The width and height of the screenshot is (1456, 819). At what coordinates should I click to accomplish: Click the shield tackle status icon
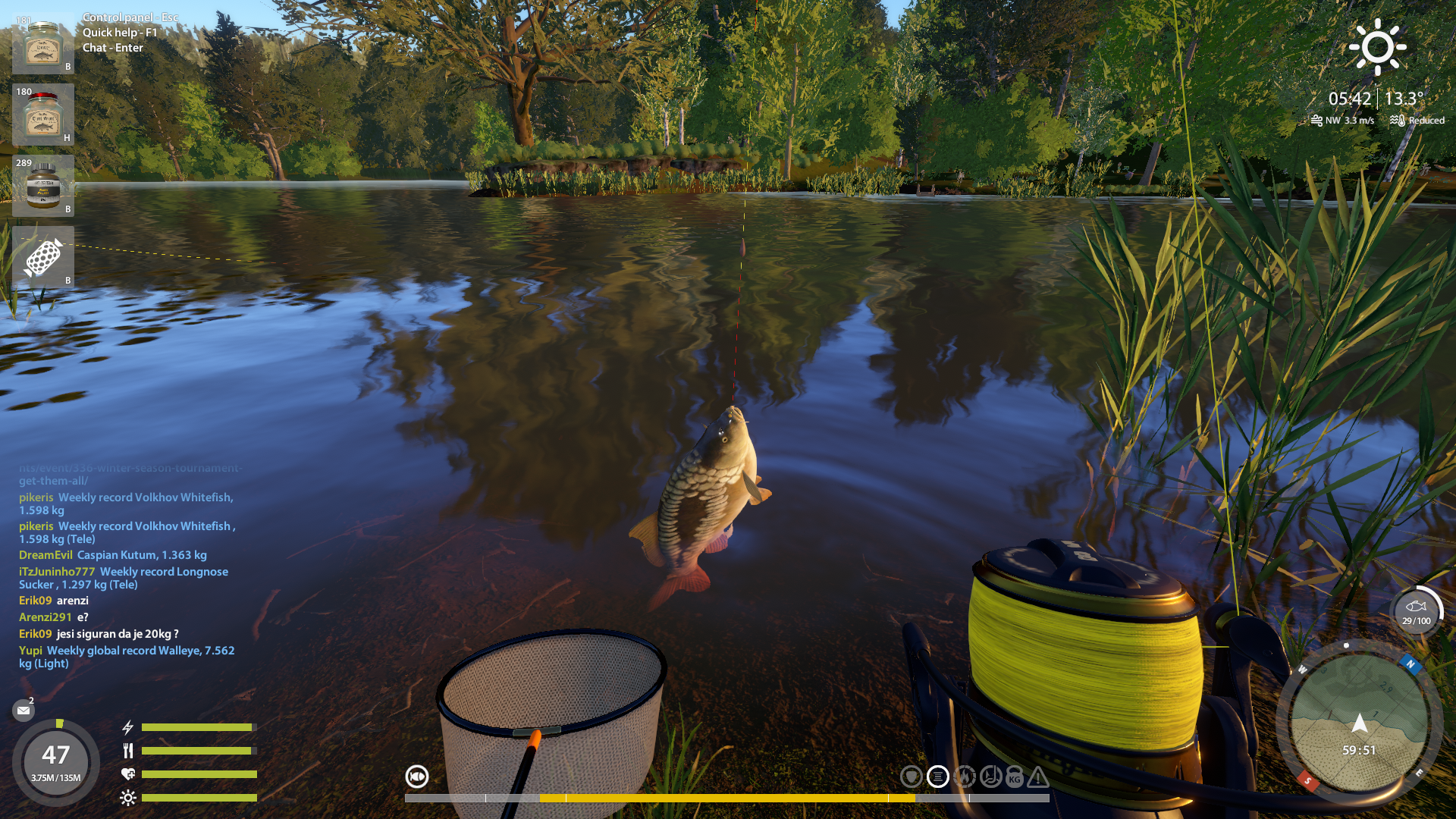[912, 777]
